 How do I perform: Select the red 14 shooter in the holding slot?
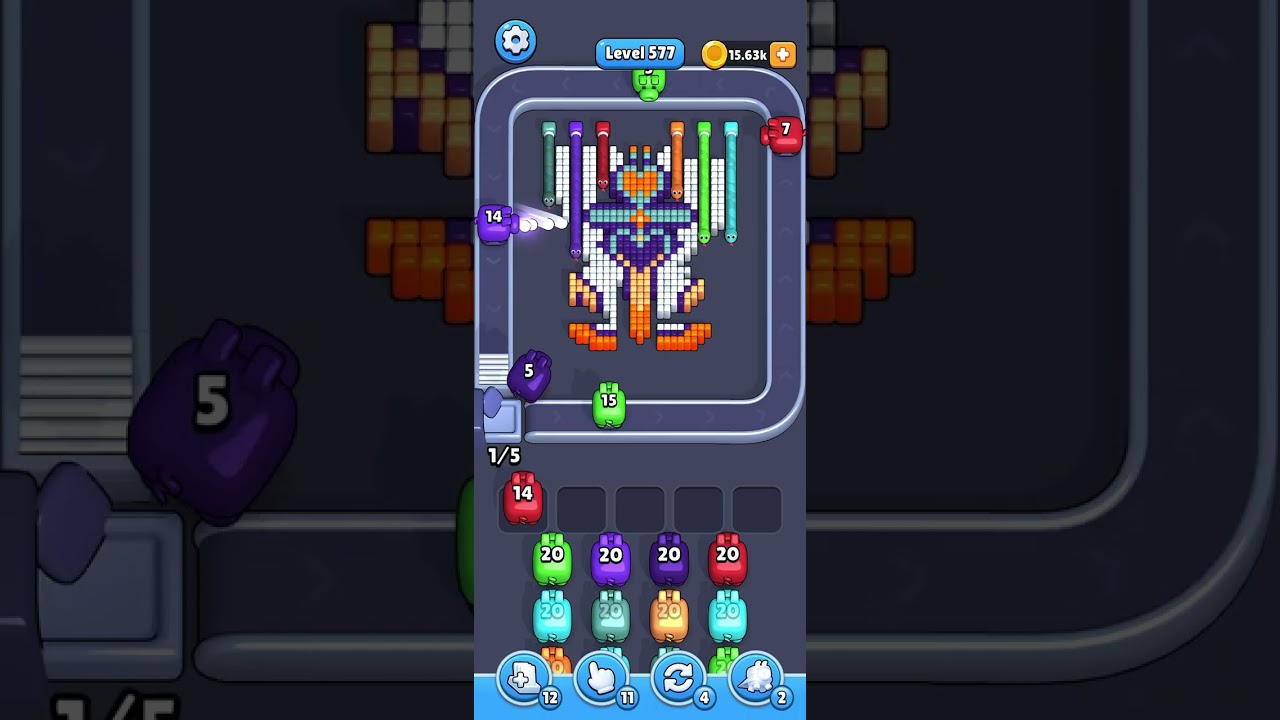(522, 498)
